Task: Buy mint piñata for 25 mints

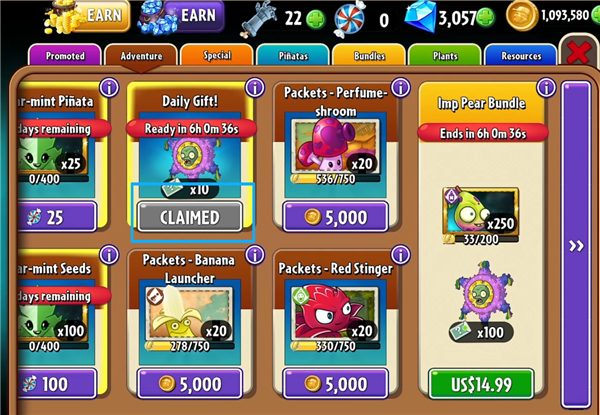Action: (55, 216)
